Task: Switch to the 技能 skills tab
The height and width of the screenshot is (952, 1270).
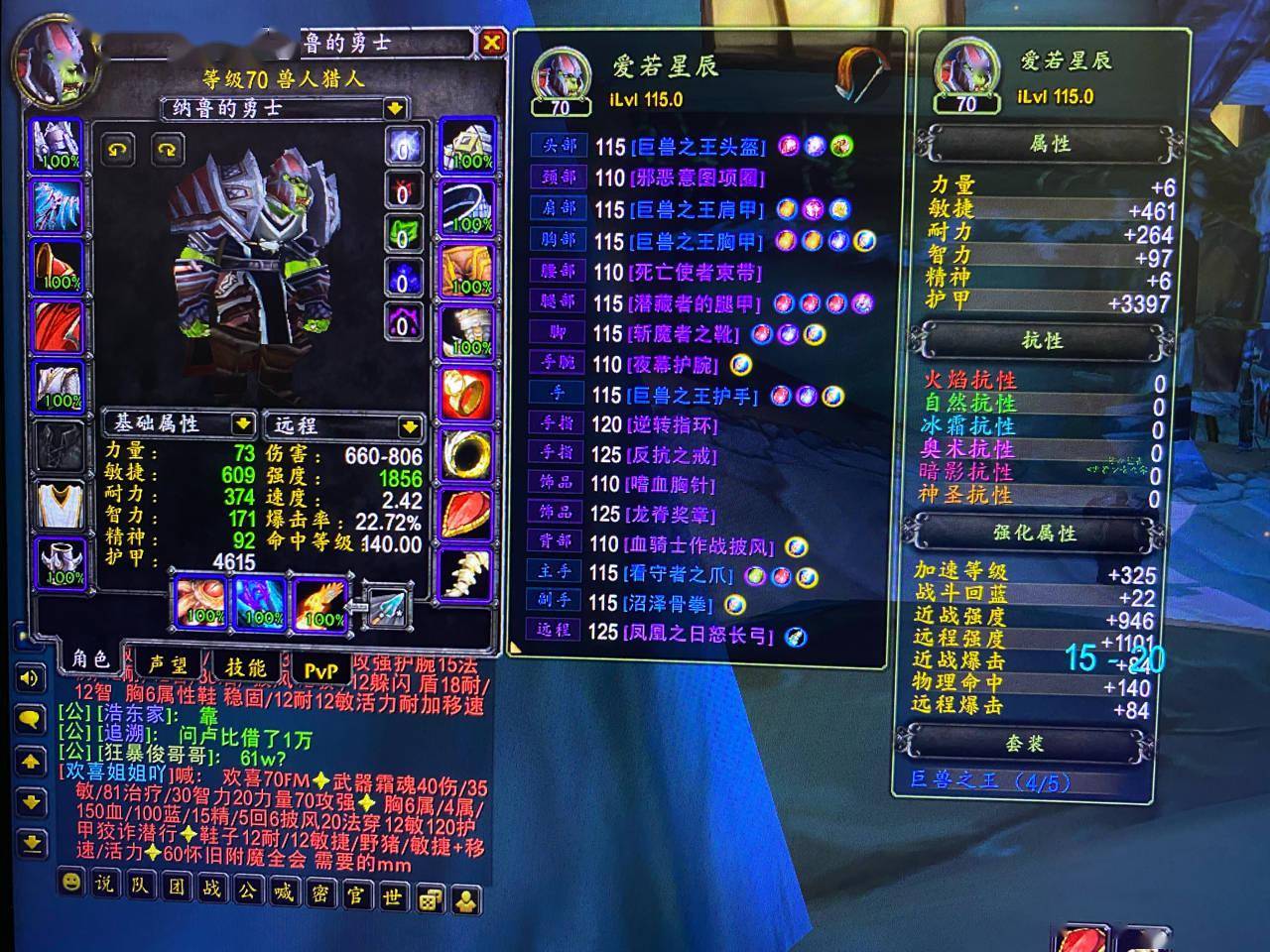Action: click(245, 667)
